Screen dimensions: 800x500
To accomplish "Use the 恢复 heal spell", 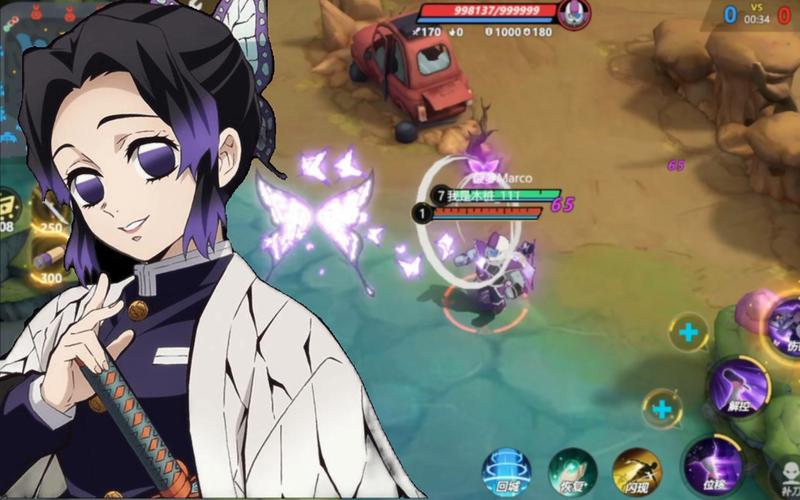I will 572,472.
